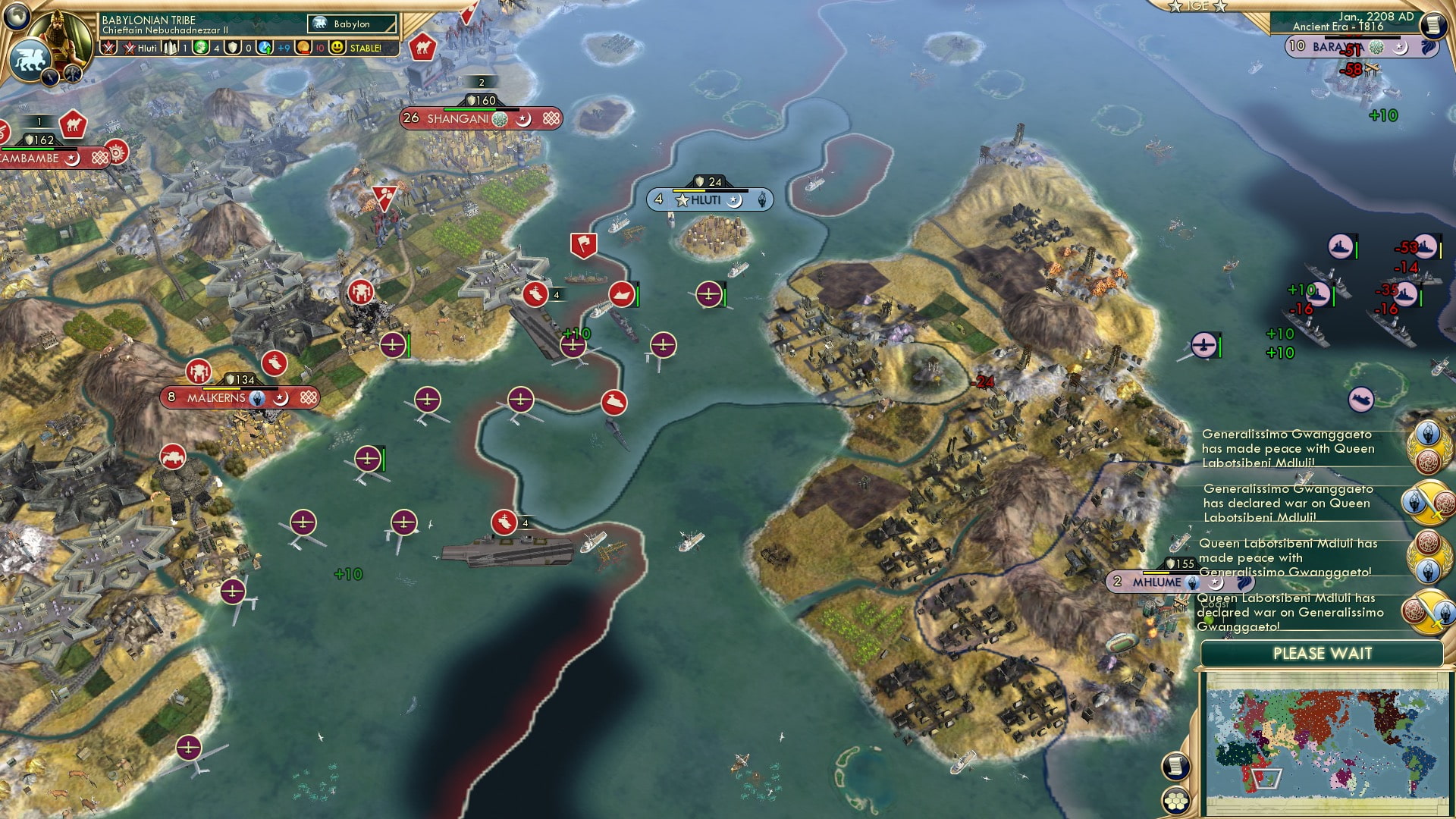The width and height of the screenshot is (1456, 819).
Task: Select the happiness smiley next to STABLE!
Action: pos(337,49)
